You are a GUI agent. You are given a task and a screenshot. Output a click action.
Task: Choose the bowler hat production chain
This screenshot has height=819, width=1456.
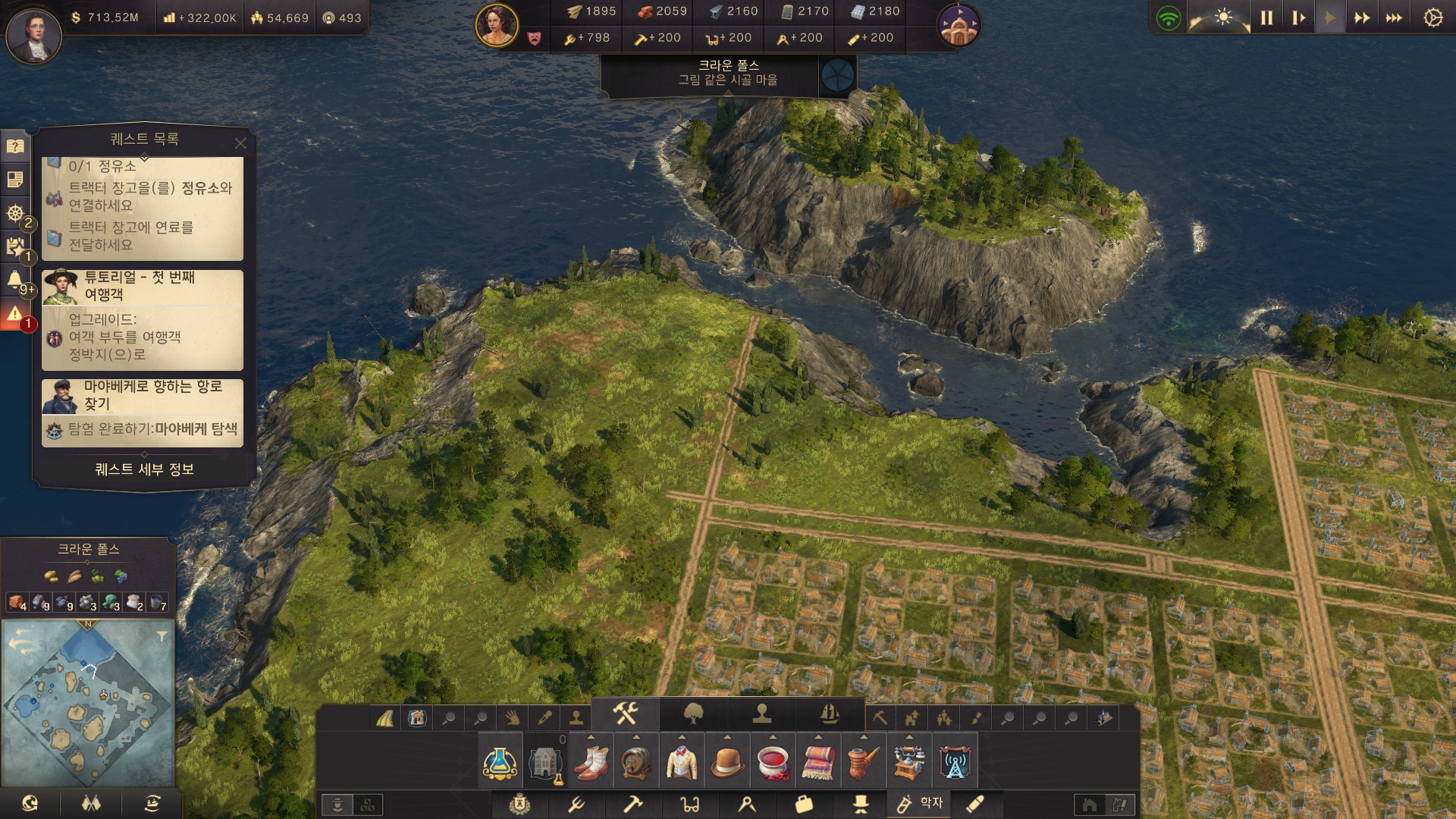tap(727, 762)
